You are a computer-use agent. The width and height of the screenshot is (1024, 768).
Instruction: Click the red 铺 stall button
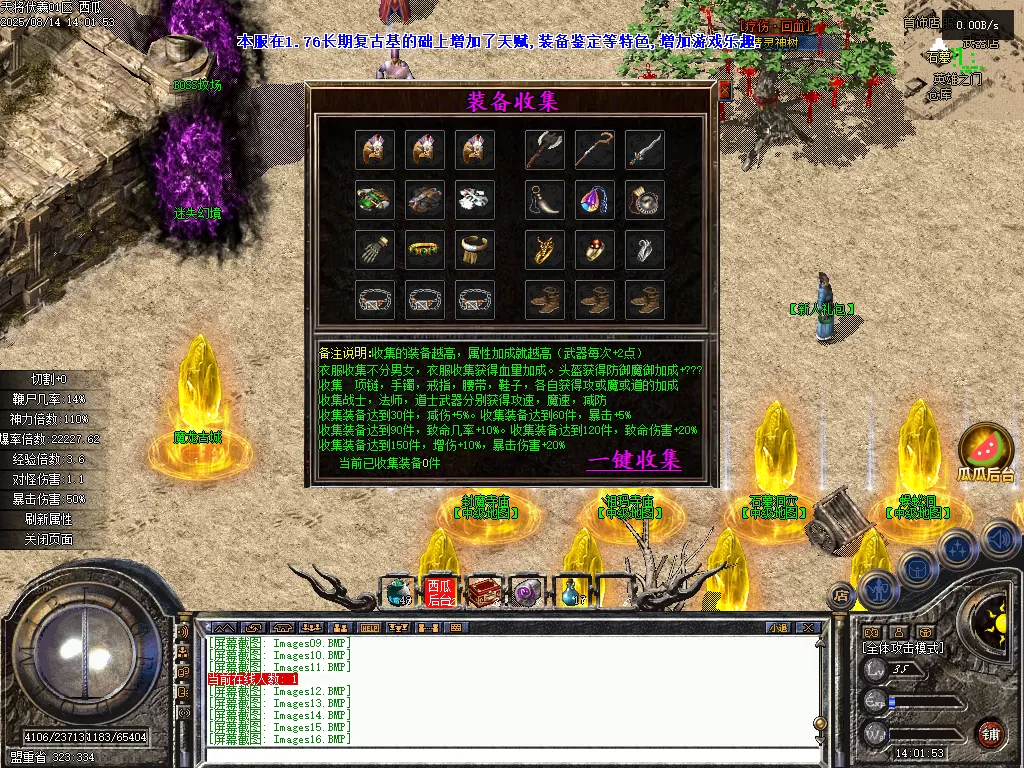990,732
